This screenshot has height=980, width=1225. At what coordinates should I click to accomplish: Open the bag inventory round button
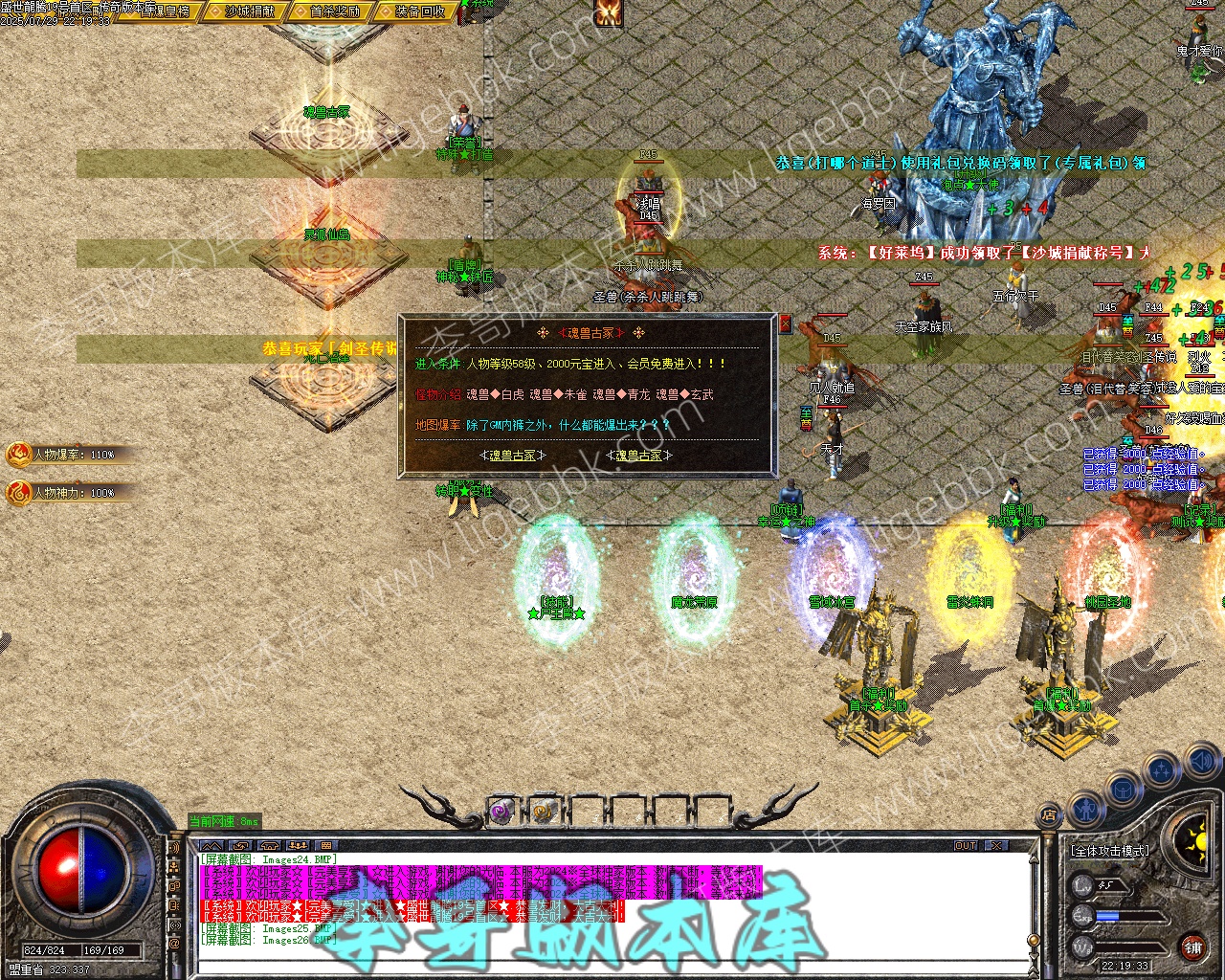click(1123, 791)
